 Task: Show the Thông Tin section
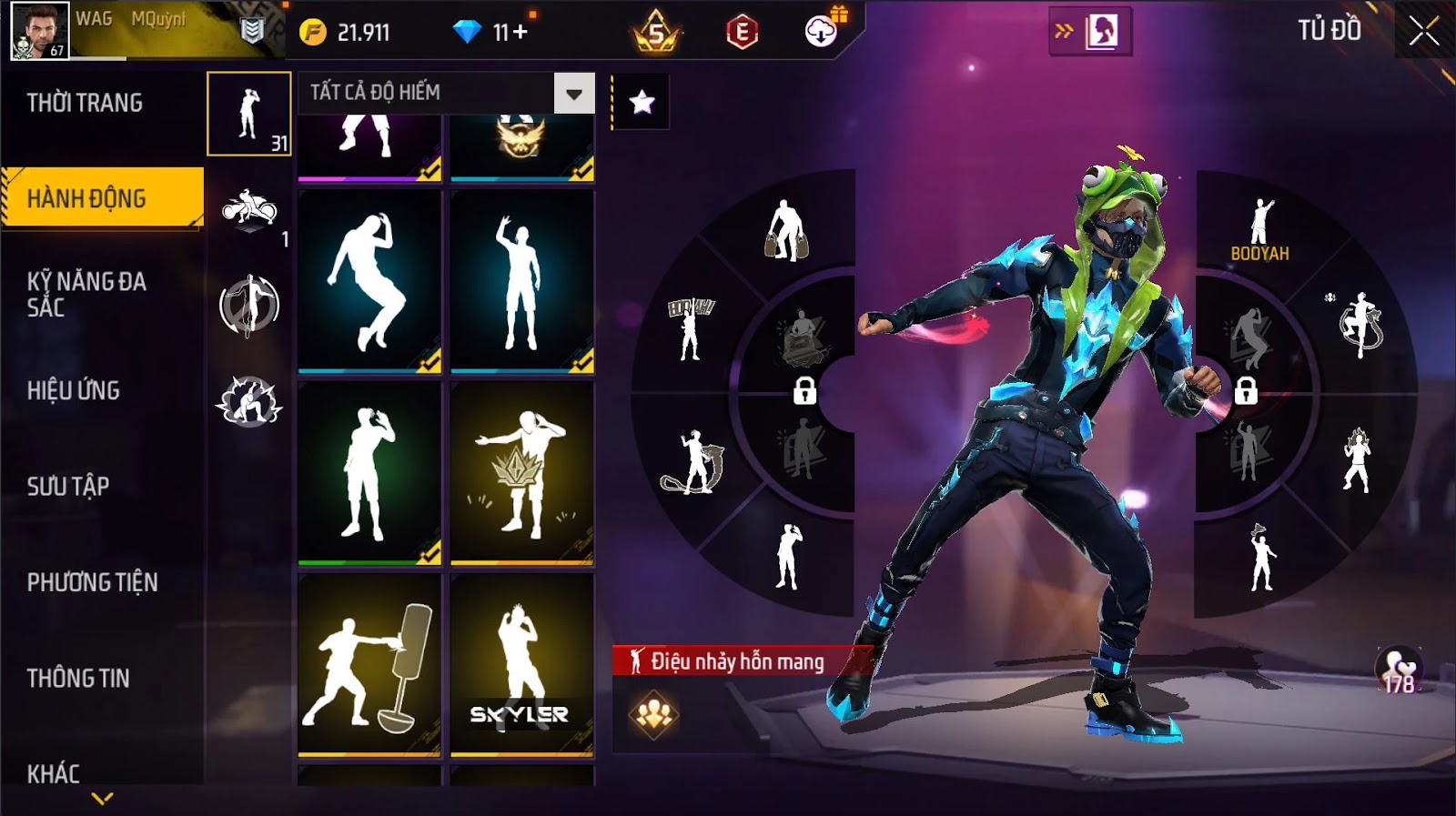pos(78,678)
